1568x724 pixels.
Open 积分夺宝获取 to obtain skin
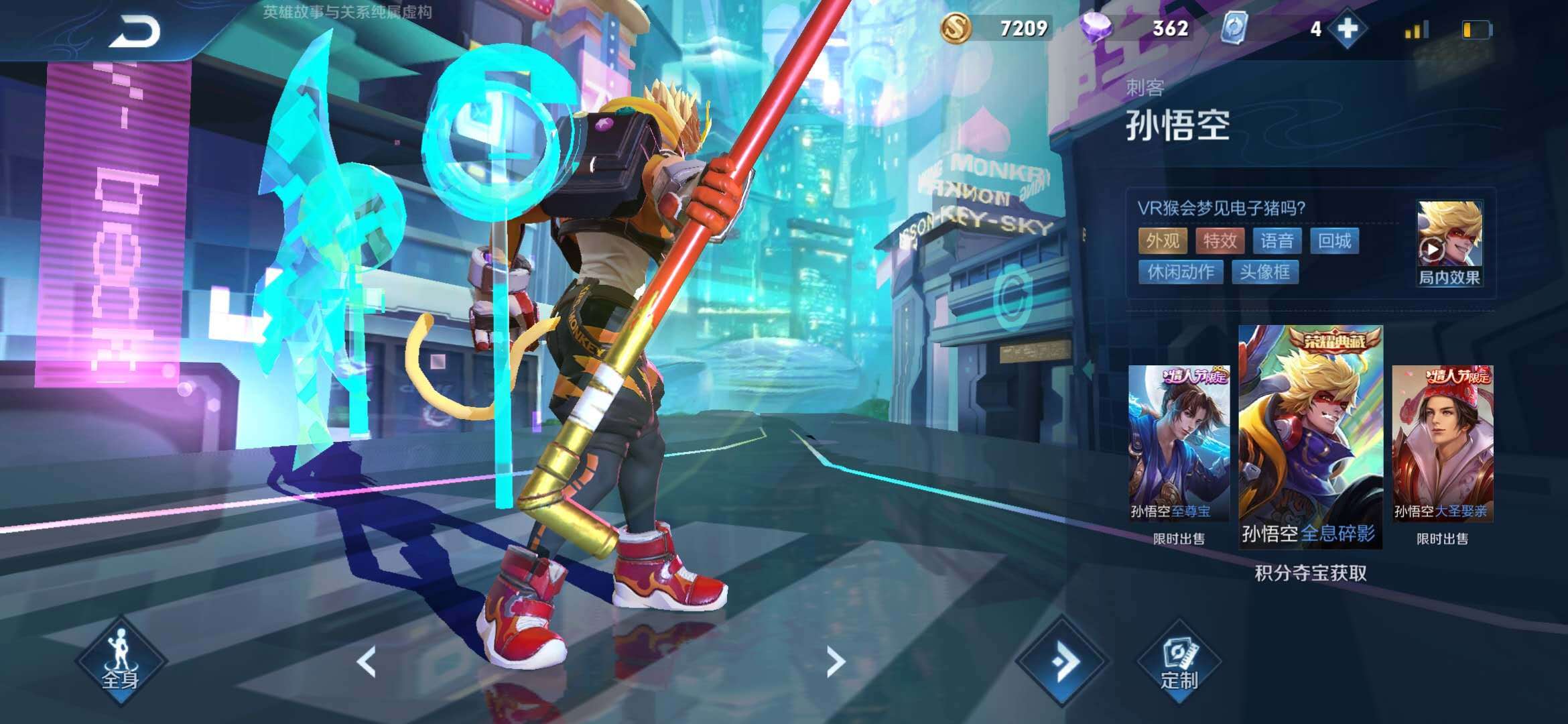click(1310, 573)
